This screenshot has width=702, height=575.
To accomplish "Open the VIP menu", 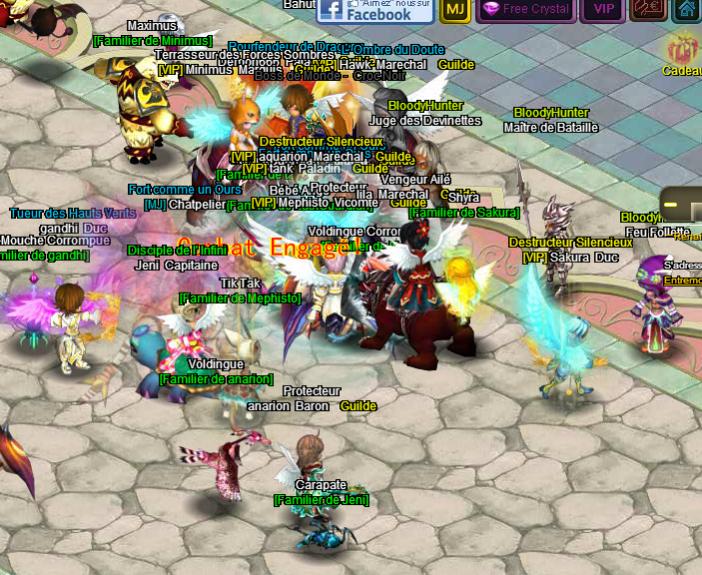I will pos(603,10).
